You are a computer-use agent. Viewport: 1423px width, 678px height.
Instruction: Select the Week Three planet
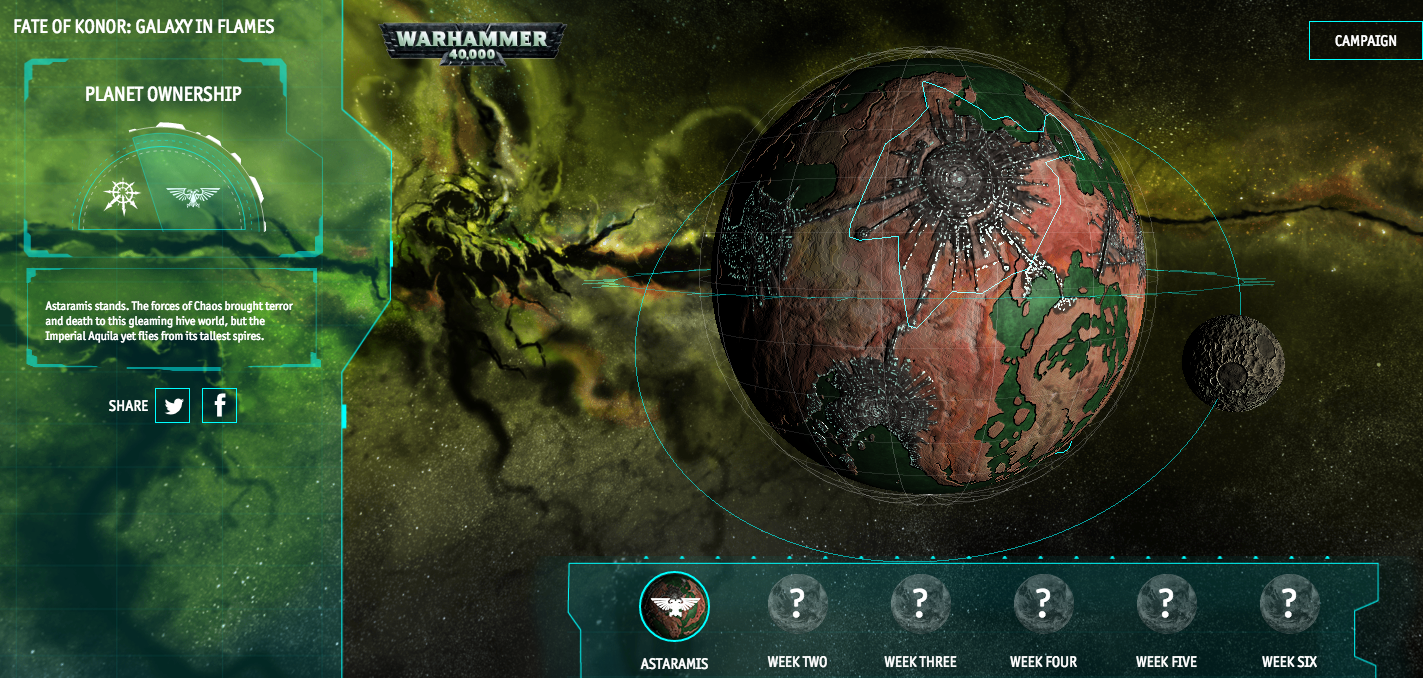(x=920, y=604)
